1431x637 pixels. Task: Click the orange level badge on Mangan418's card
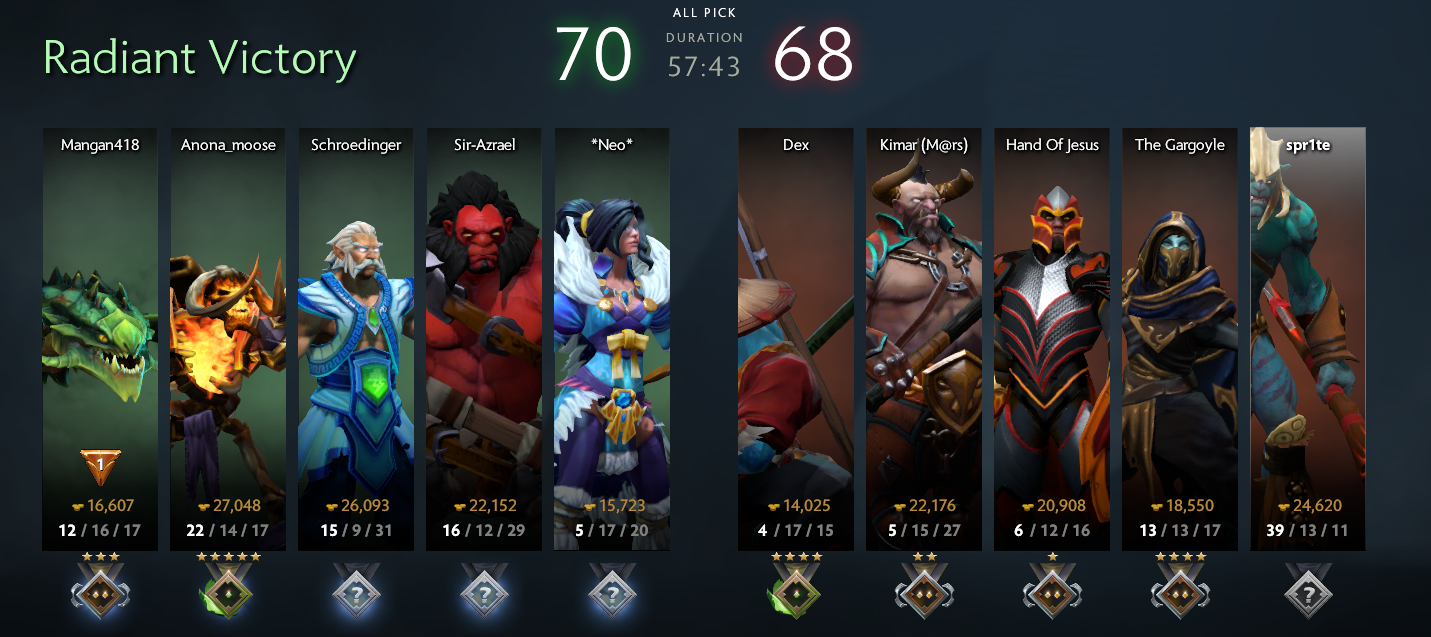click(x=100, y=466)
